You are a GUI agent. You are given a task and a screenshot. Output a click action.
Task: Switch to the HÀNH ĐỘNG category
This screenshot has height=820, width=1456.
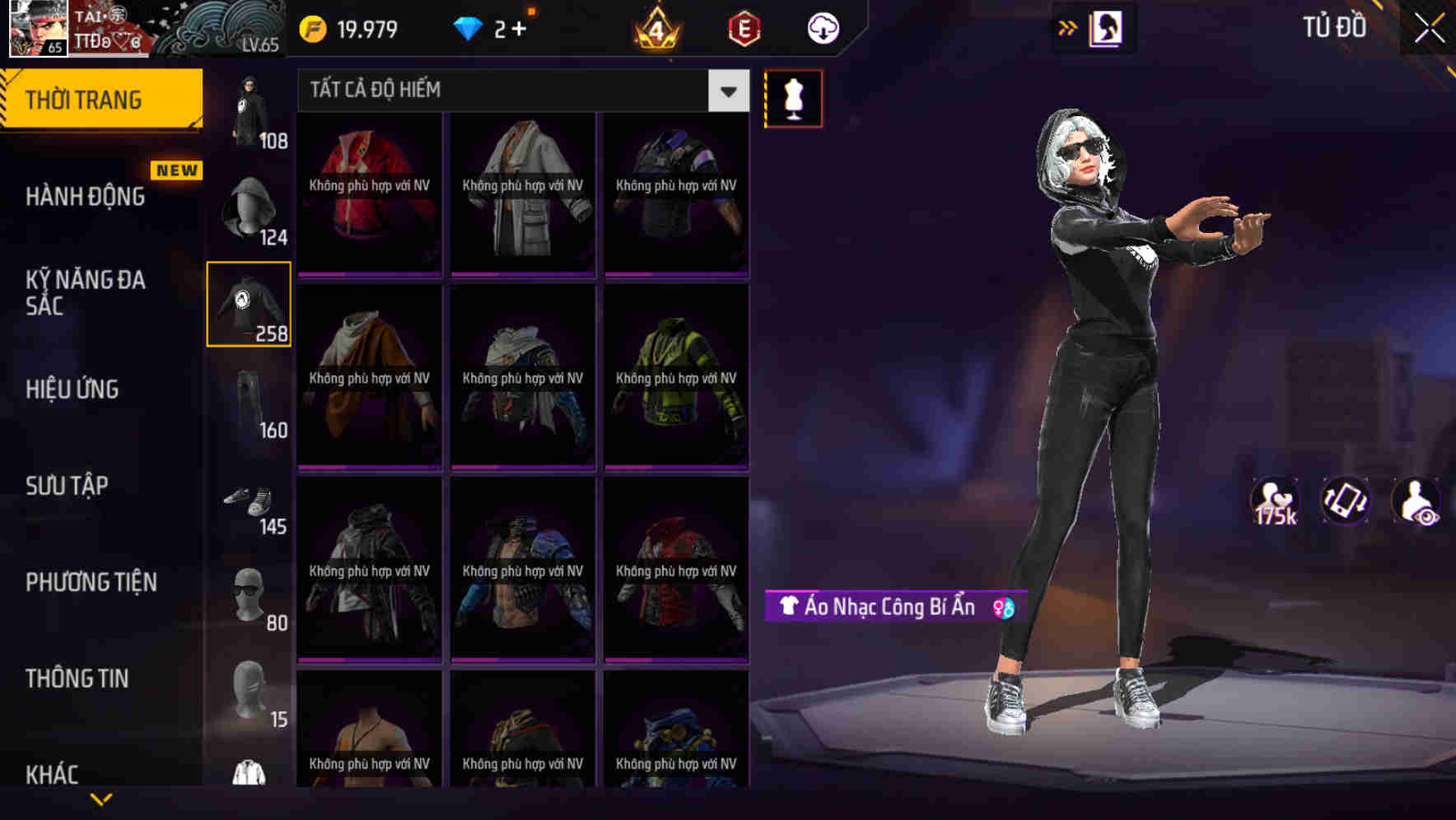point(86,197)
